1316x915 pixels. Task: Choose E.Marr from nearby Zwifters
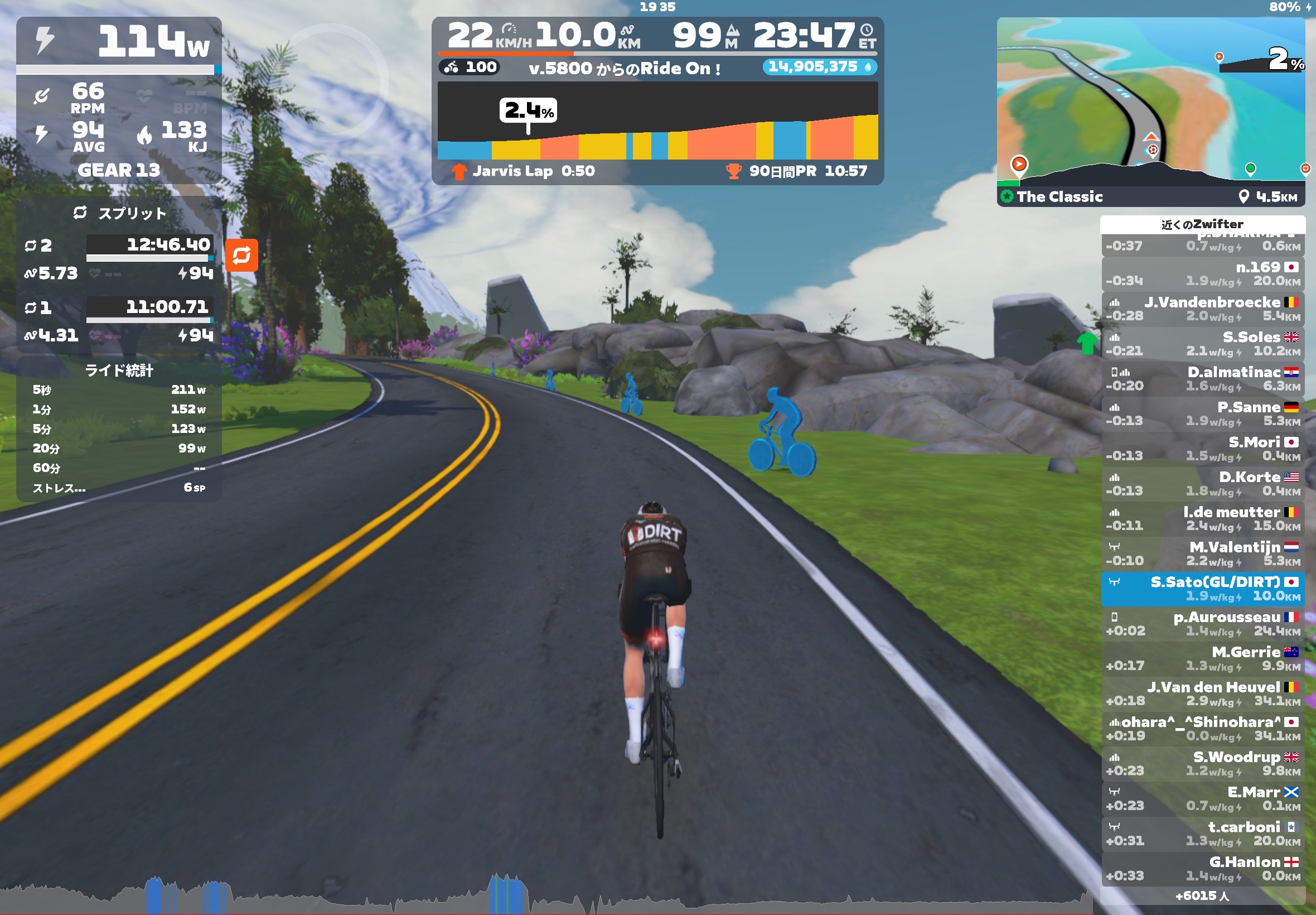click(1203, 798)
